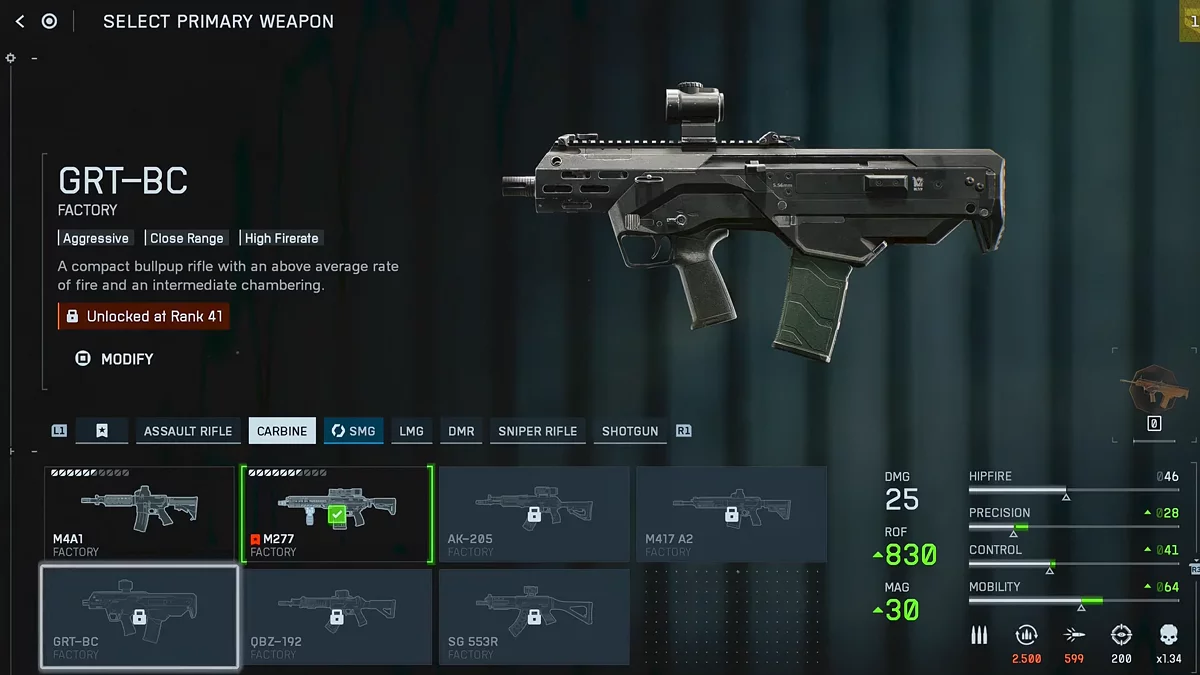Select the M4A1 weapon tile
This screenshot has width=1200, height=675.
click(139, 513)
